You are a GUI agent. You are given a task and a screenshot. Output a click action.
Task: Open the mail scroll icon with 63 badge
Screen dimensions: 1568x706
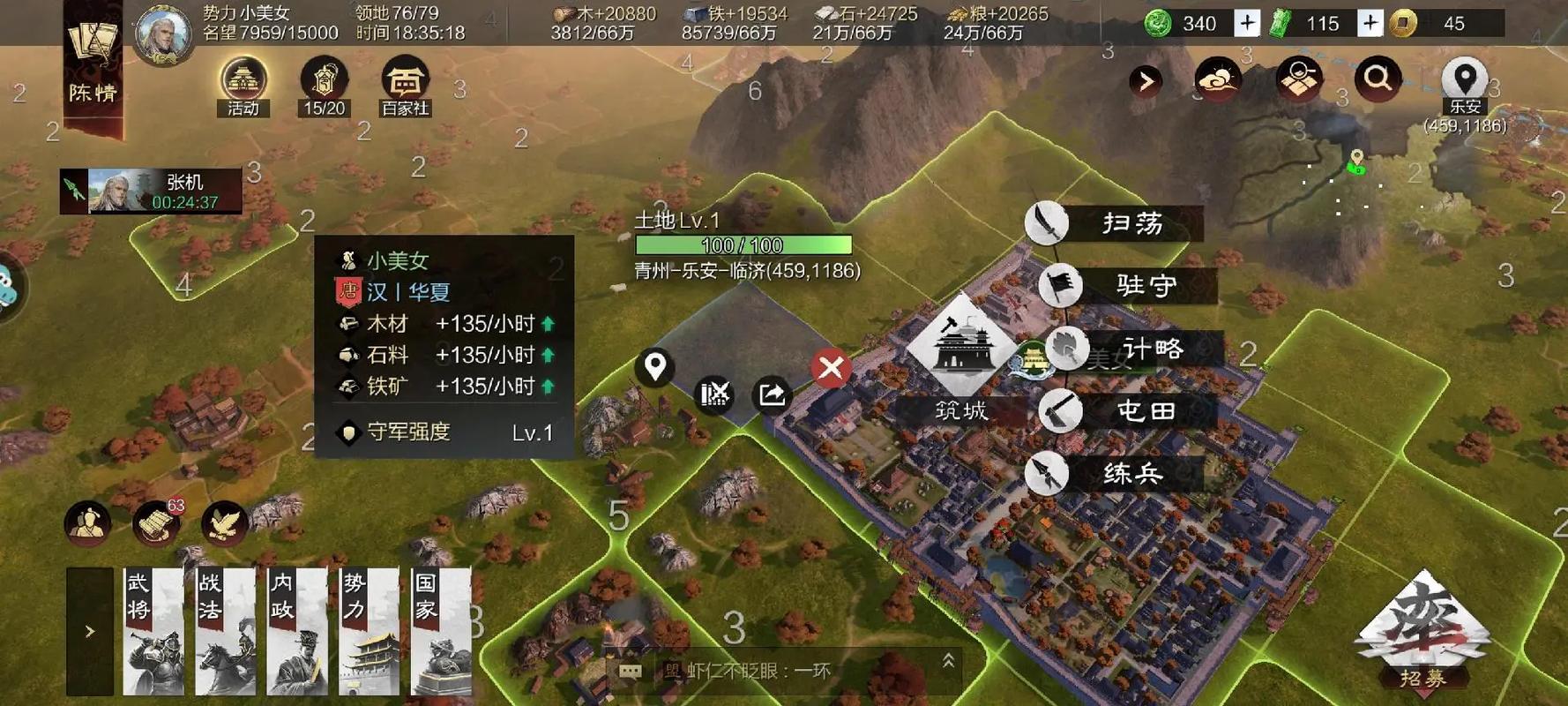click(x=155, y=522)
